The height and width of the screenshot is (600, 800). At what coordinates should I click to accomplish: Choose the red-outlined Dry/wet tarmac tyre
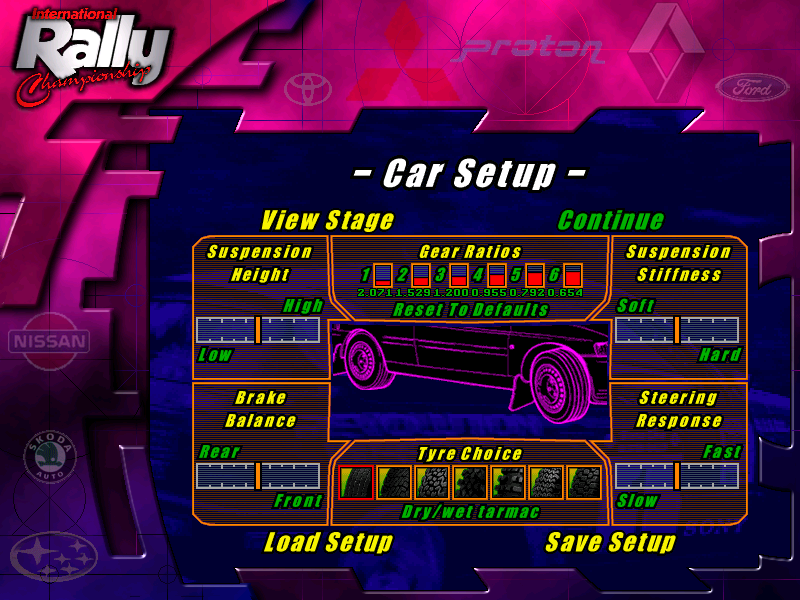click(x=356, y=483)
